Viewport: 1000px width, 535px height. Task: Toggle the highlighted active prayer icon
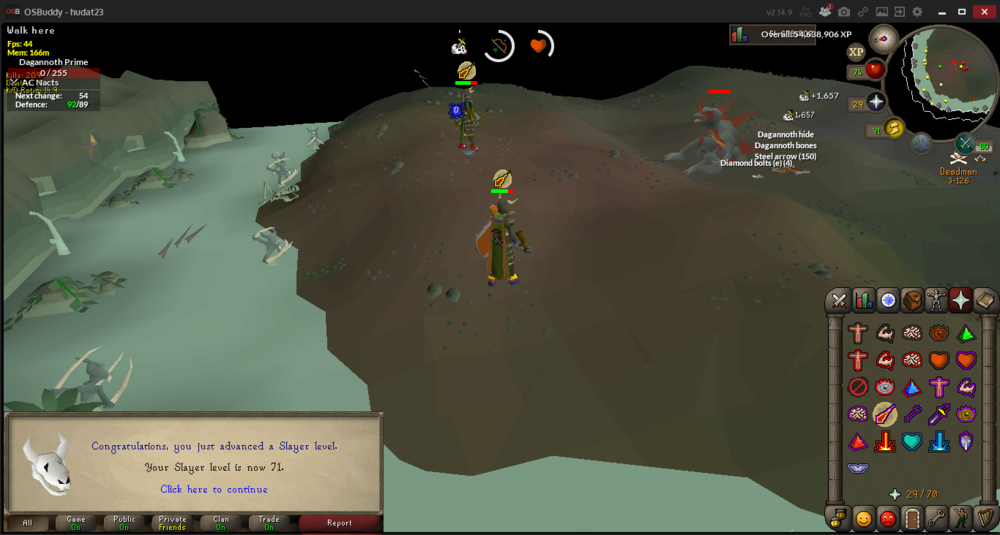pyautogui.click(x=885, y=414)
